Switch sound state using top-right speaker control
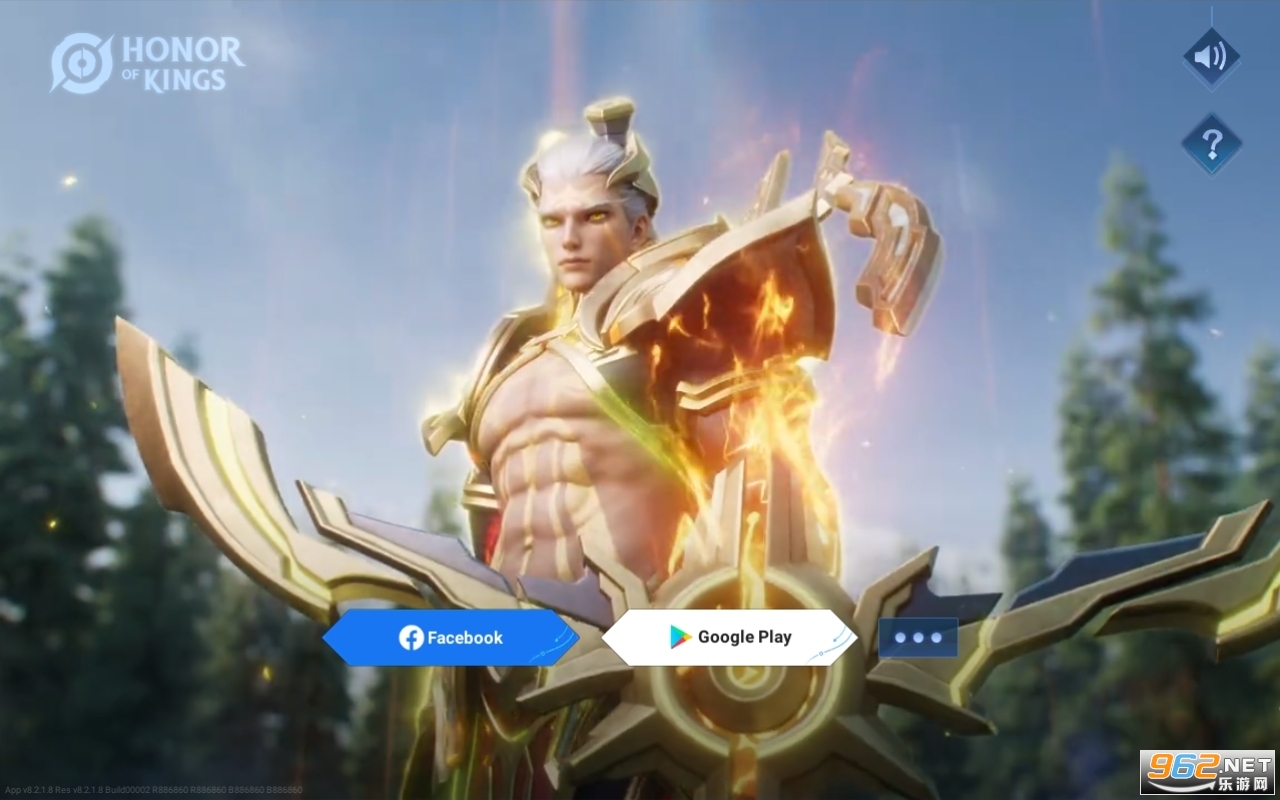Viewport: 1280px width, 800px height. [x=1210, y=58]
